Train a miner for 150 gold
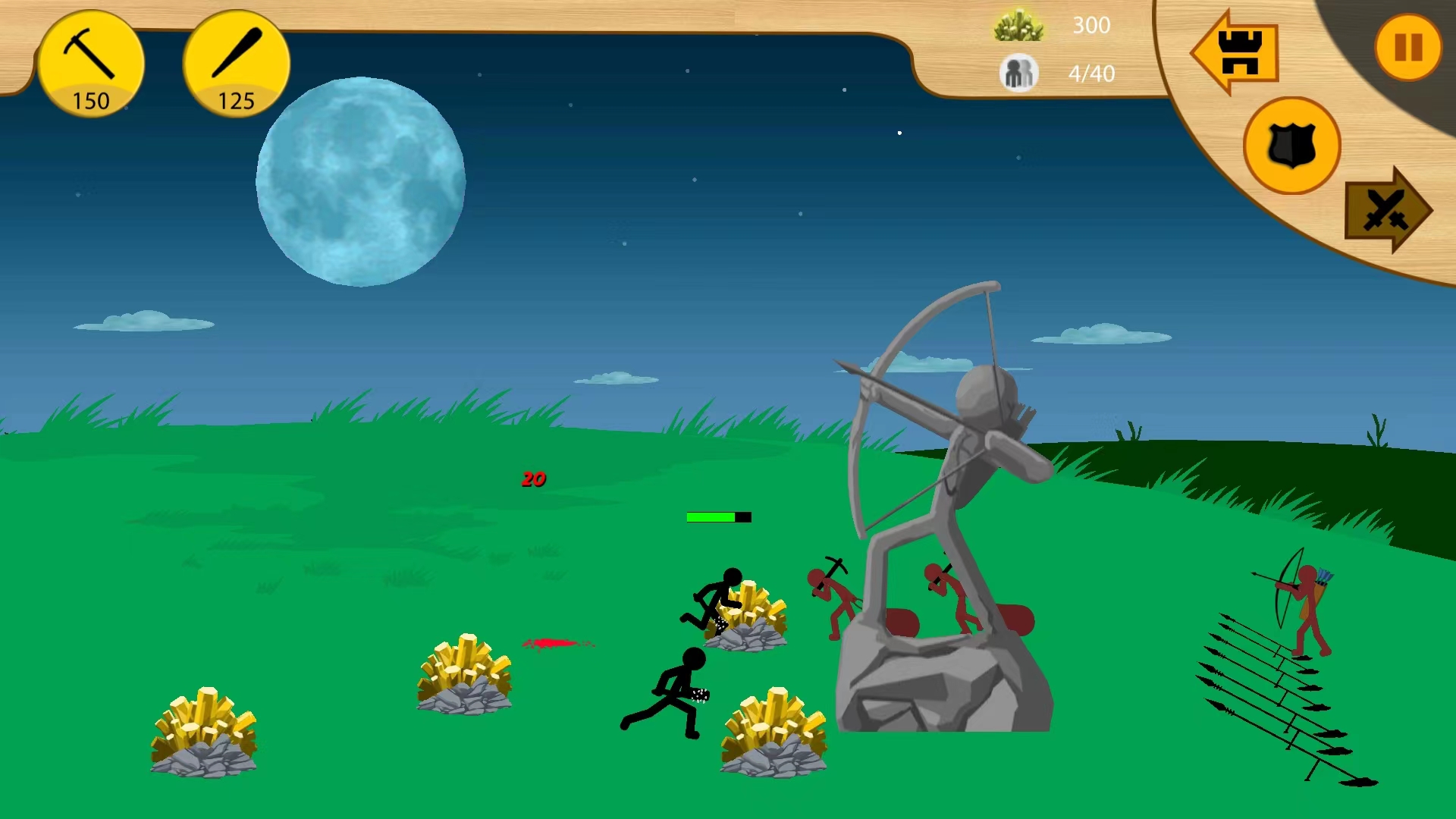 pos(90,64)
